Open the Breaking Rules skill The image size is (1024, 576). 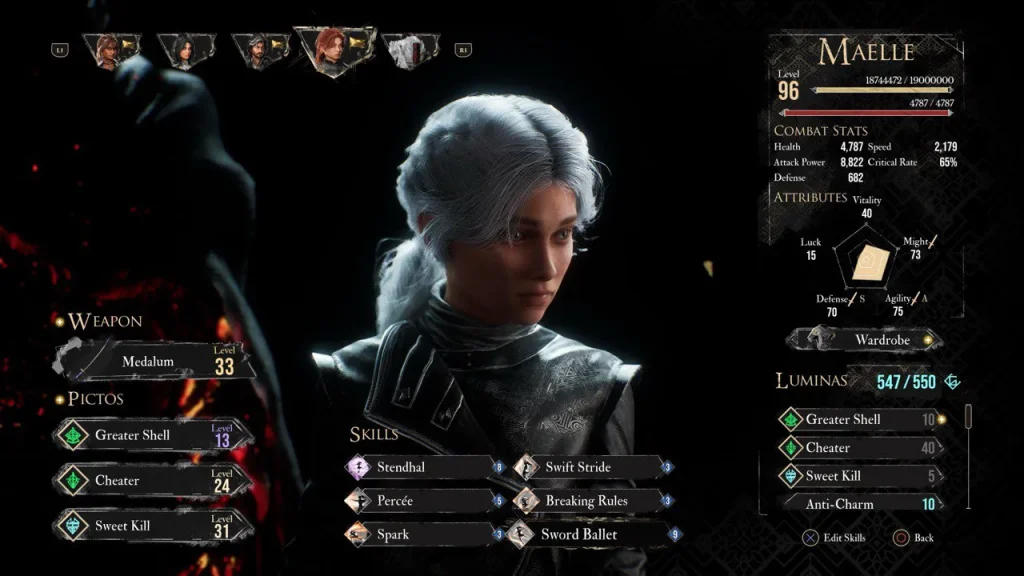coord(592,500)
